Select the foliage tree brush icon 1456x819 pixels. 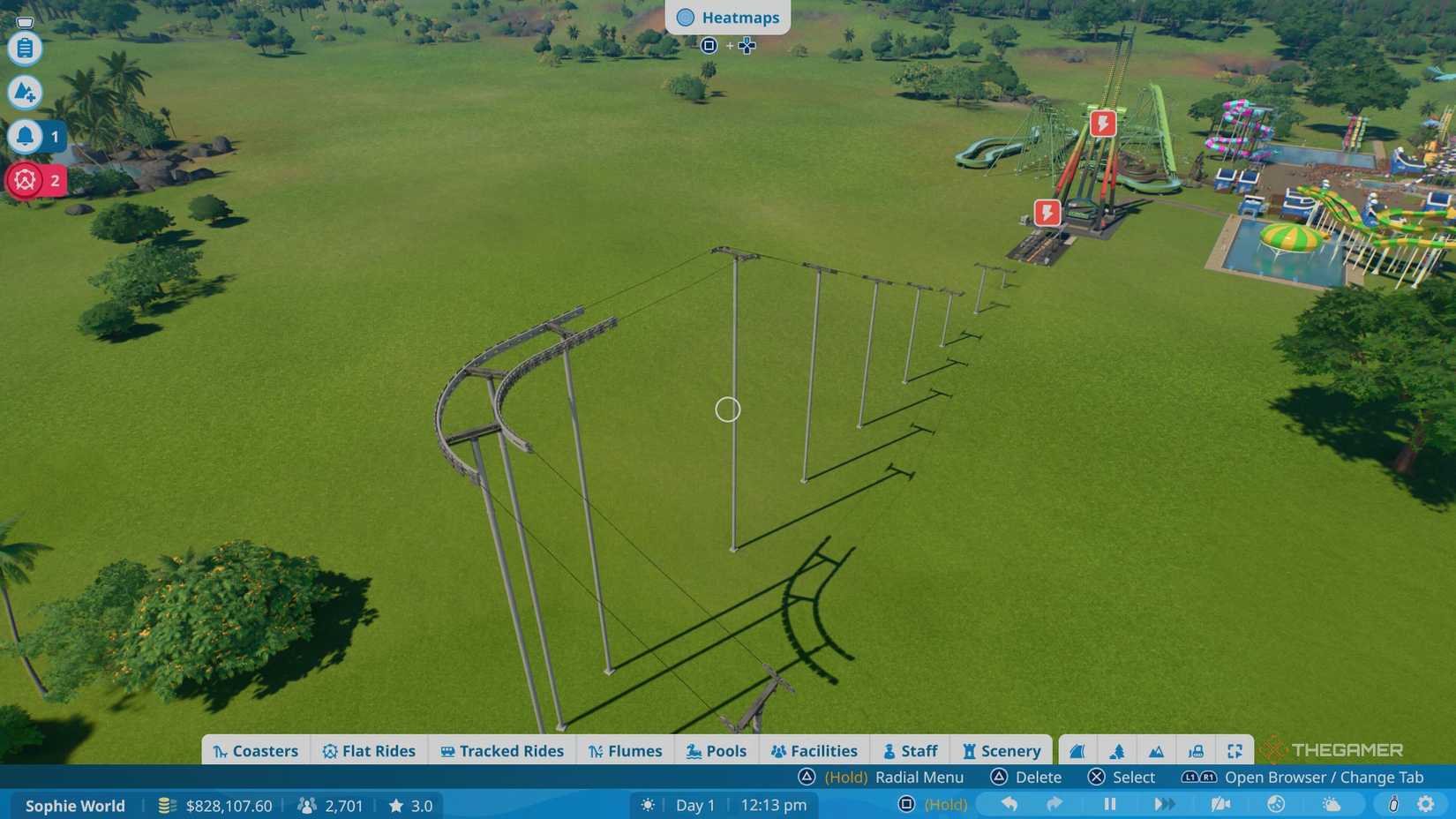pyautogui.click(x=1115, y=750)
